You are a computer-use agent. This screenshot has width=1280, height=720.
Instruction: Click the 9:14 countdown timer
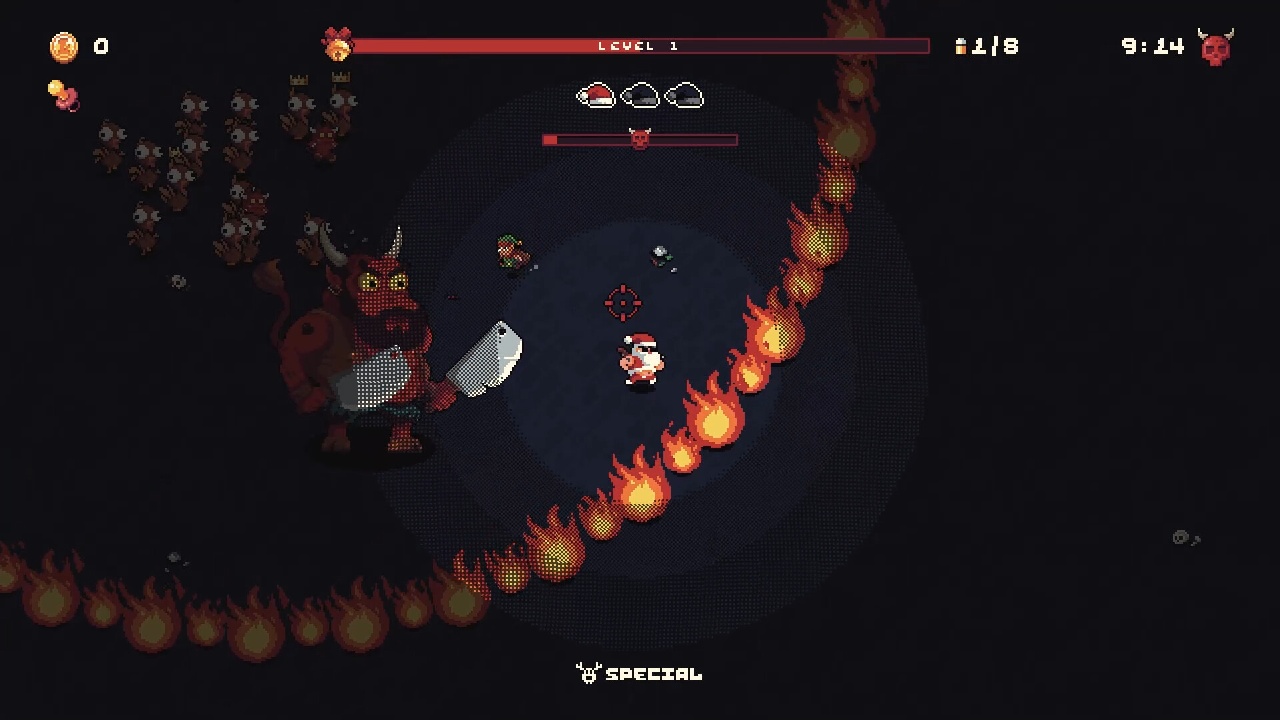point(1154,46)
